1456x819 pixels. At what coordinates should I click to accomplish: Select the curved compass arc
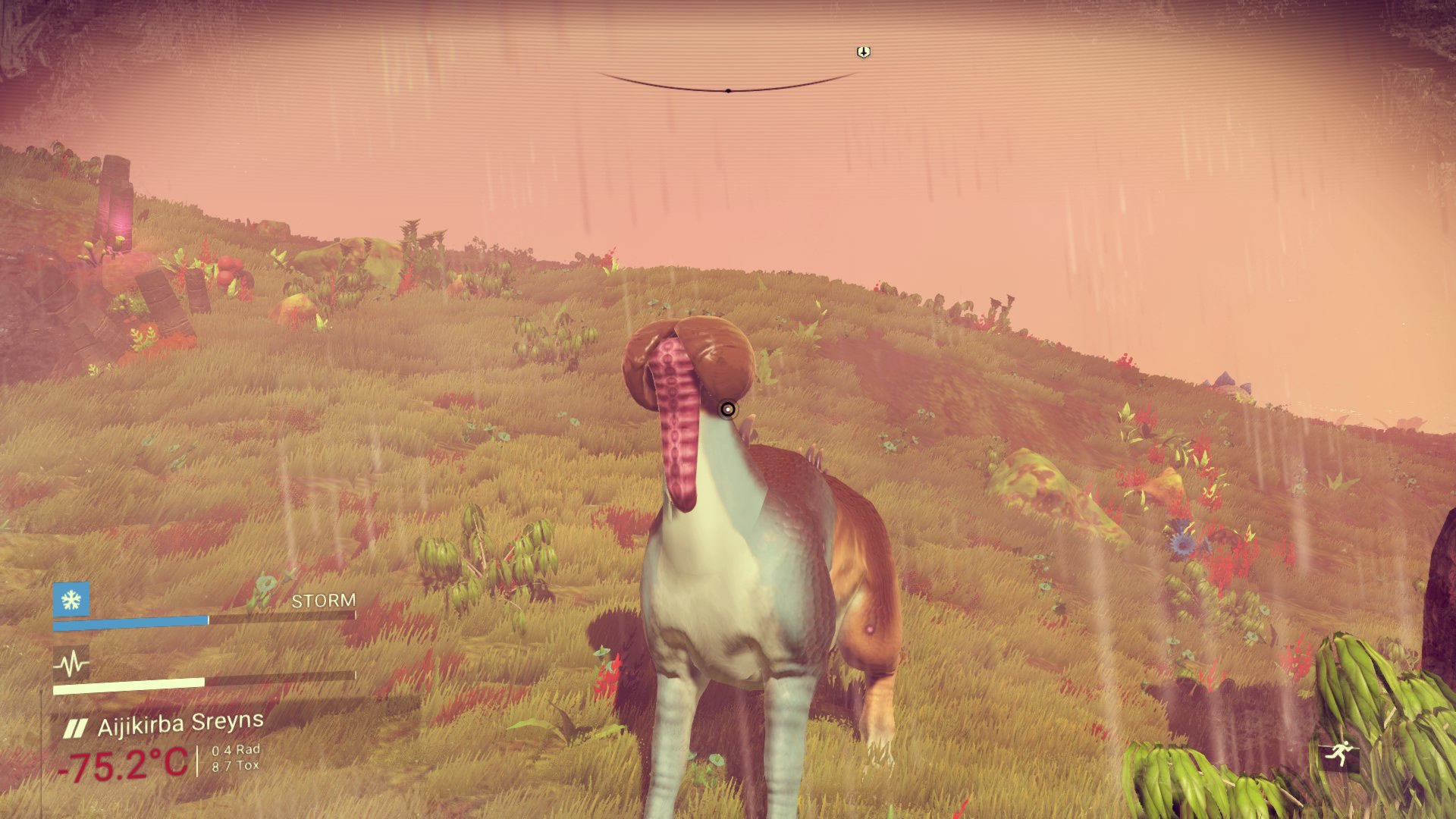click(x=727, y=88)
